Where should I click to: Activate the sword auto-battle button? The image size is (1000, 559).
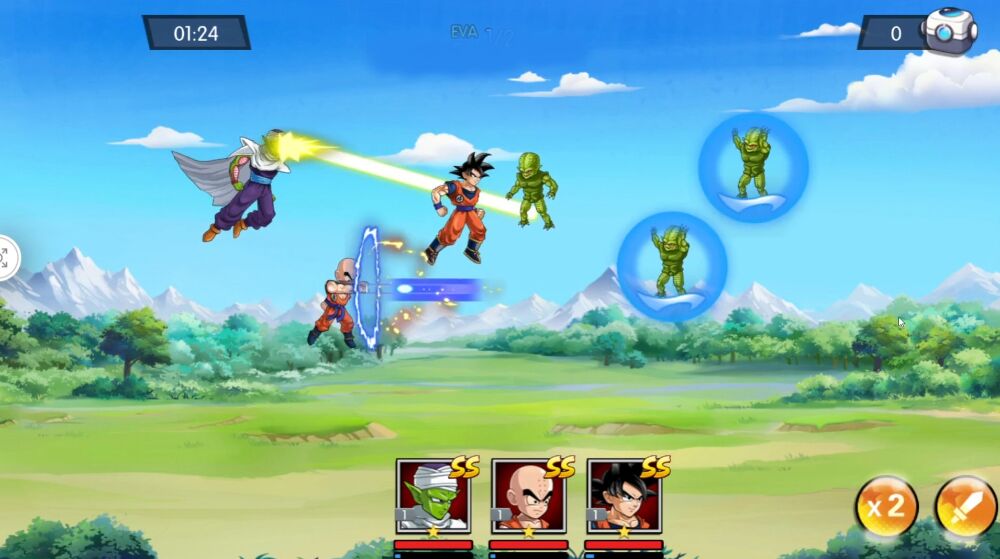[965, 506]
